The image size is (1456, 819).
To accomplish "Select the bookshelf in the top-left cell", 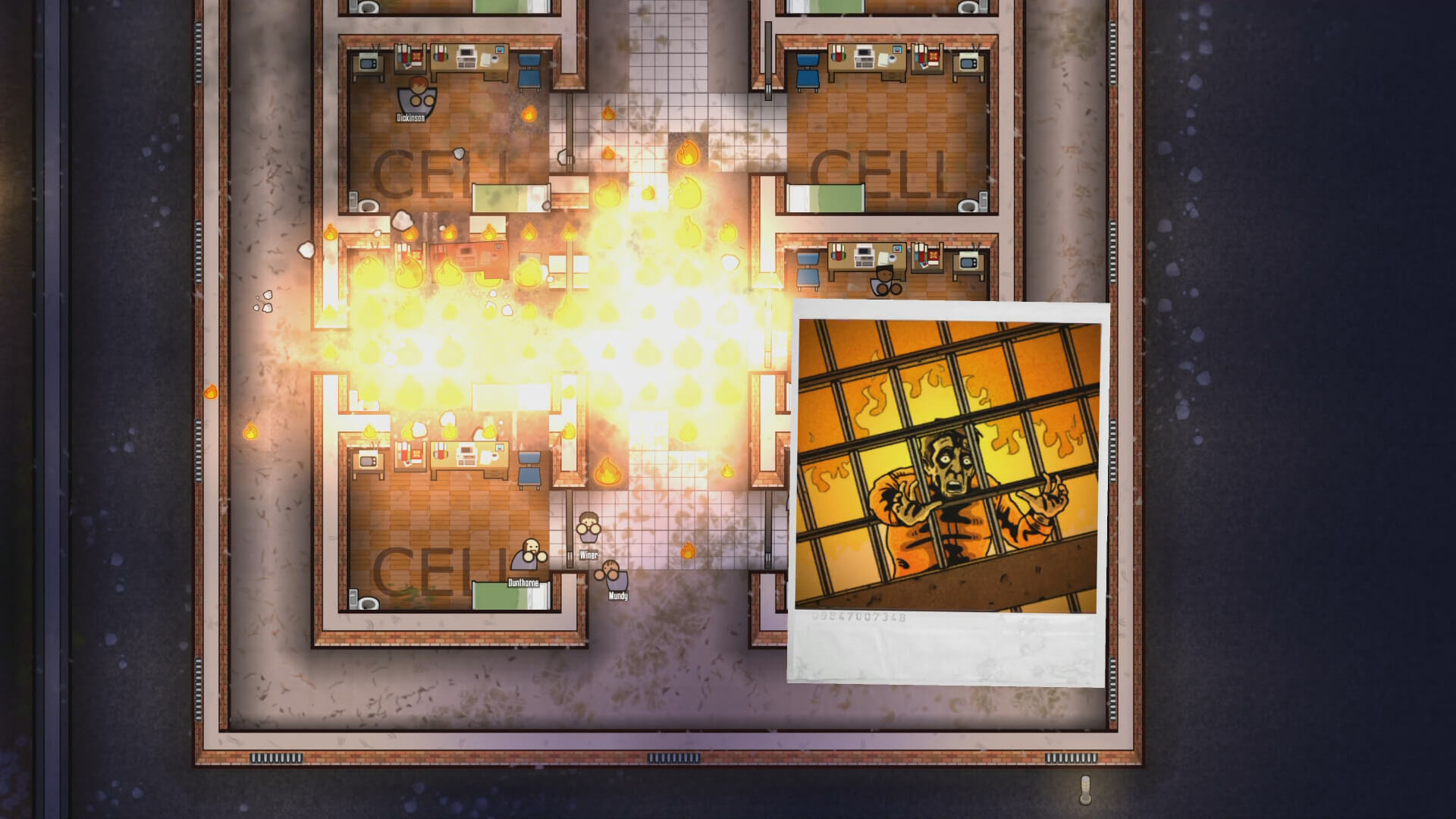I will click(x=409, y=57).
